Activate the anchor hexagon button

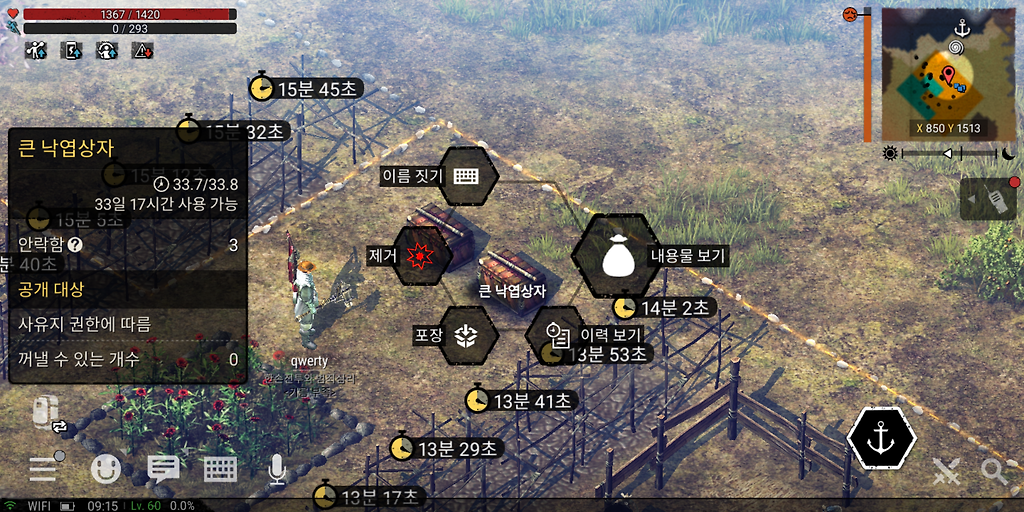(881, 438)
